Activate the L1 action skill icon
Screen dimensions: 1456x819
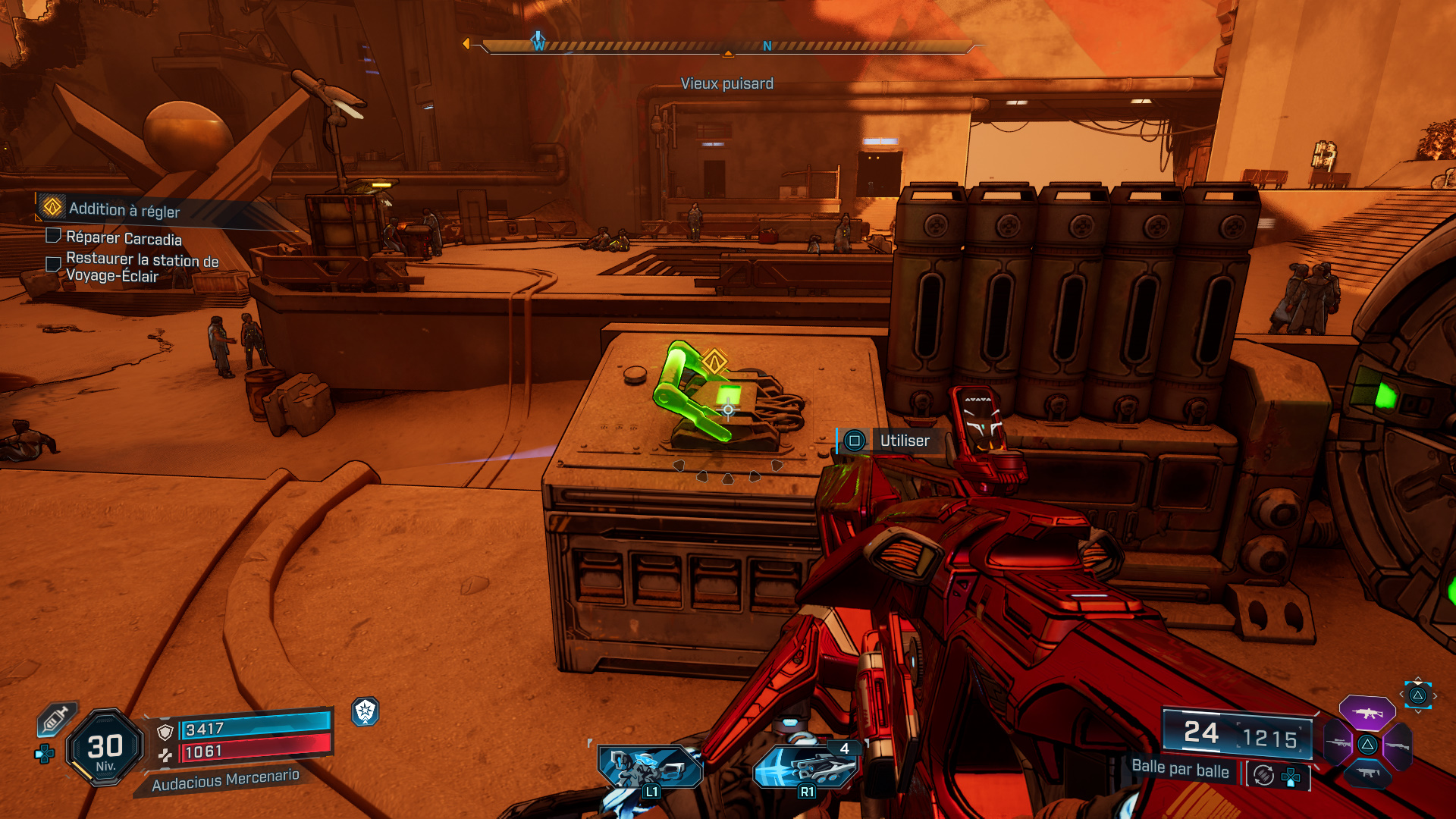tap(649, 767)
